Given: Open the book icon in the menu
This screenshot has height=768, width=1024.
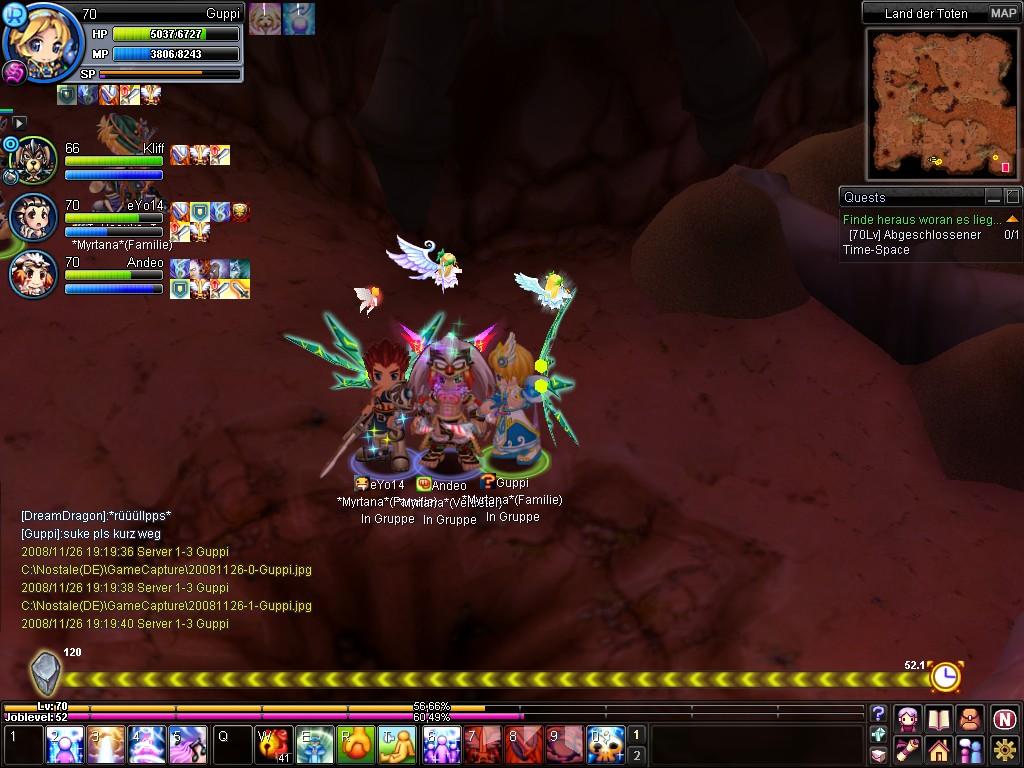Looking at the screenshot, I should click(x=938, y=718).
